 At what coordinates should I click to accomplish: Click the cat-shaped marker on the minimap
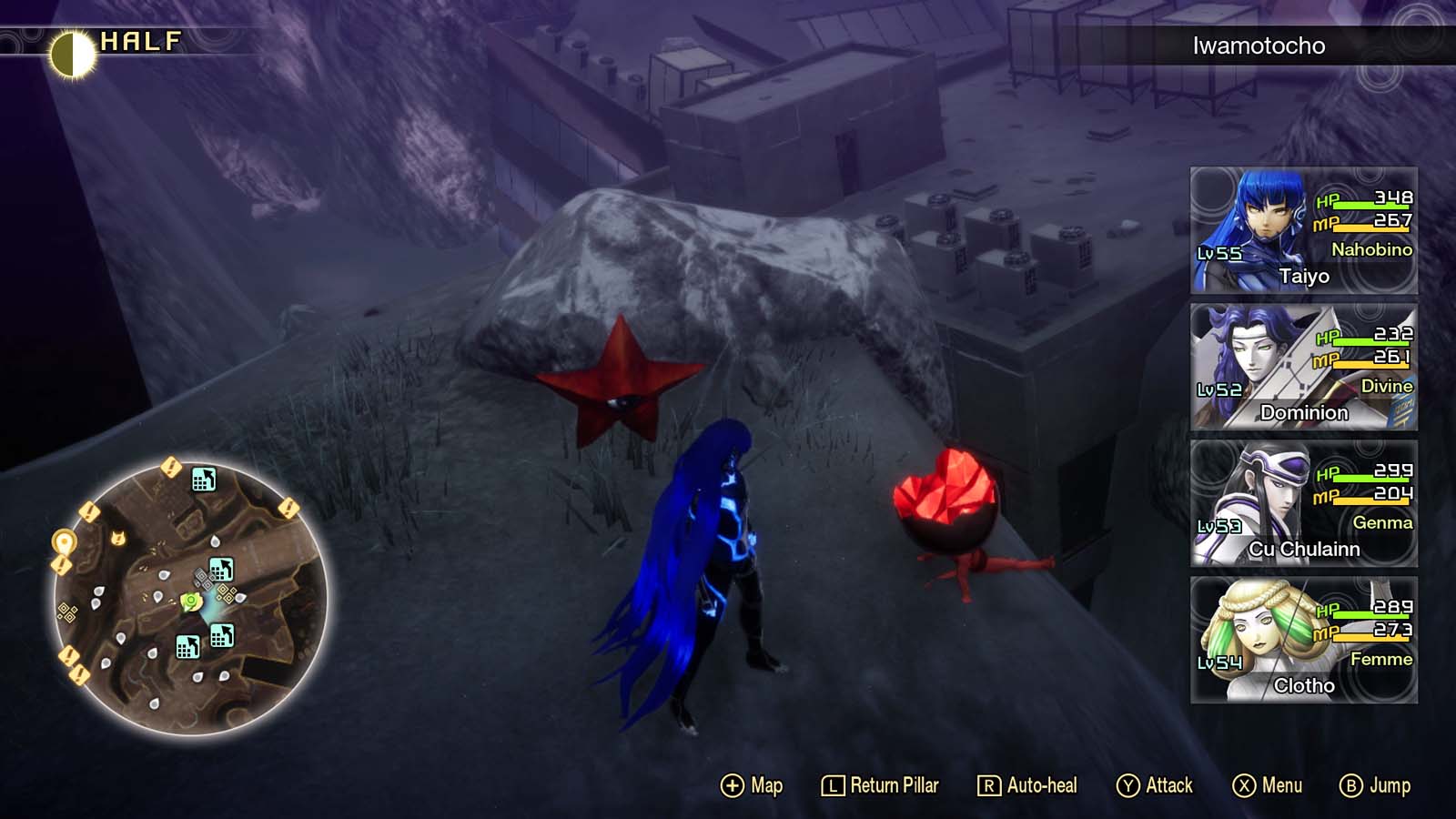coord(117,538)
